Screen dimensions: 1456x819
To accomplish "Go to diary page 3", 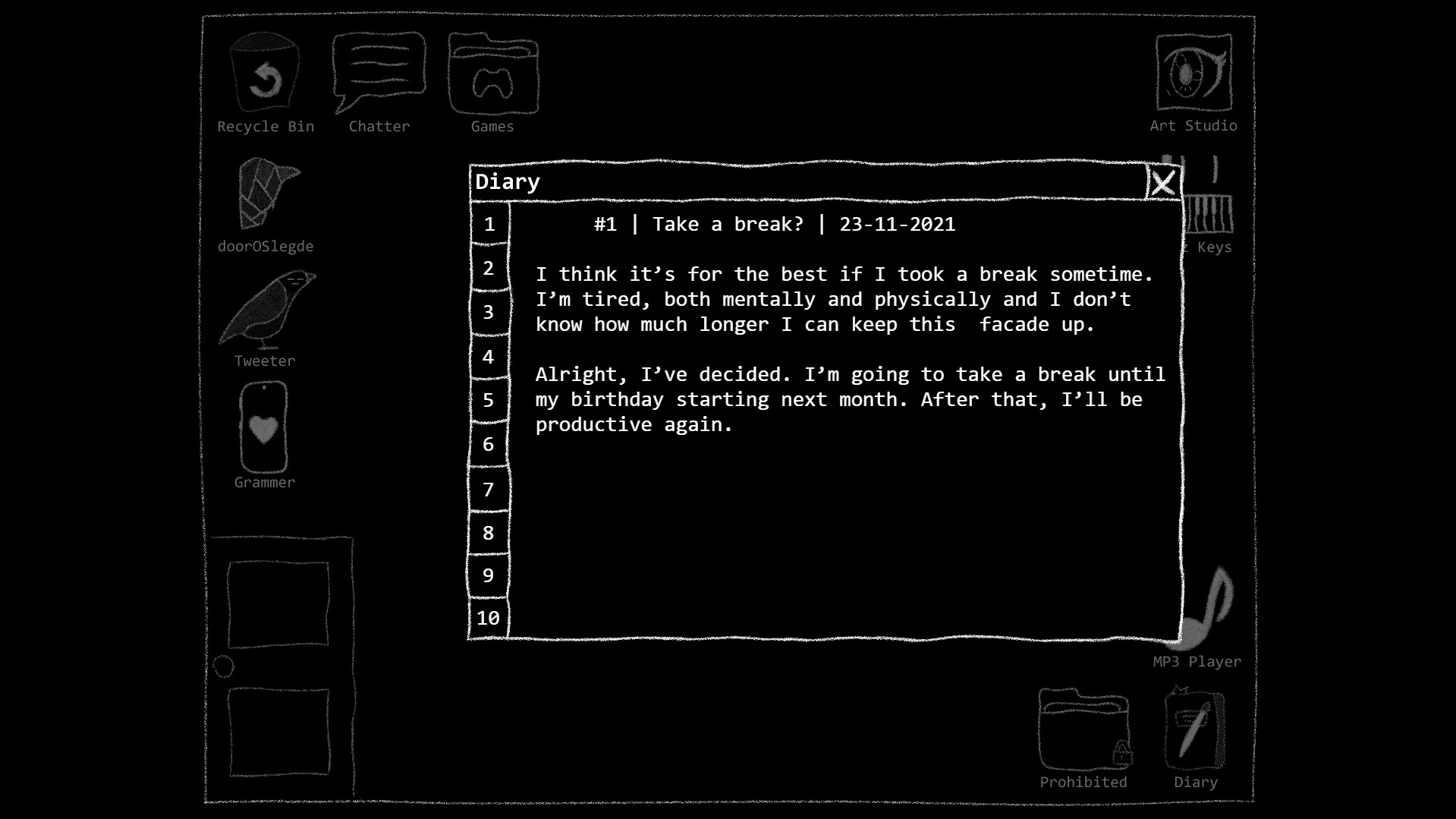I will coord(488,312).
